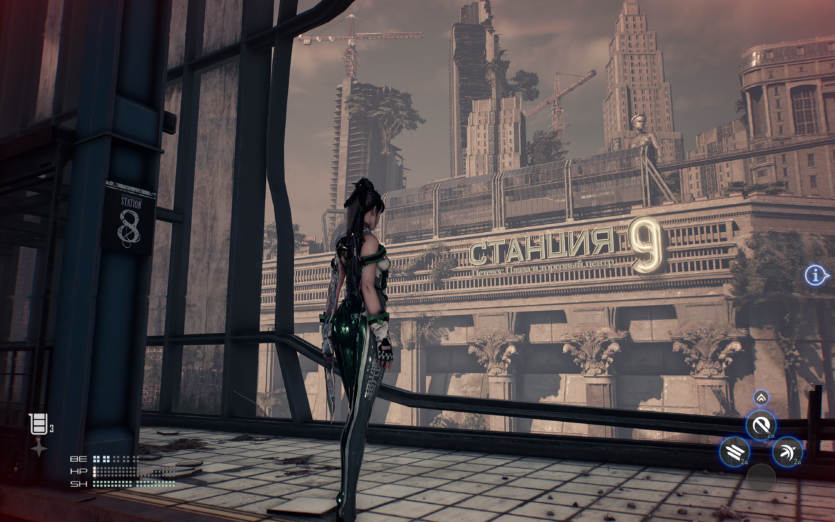
Task: Use the winged-arc skill icon
Action: pyautogui.click(x=788, y=452)
